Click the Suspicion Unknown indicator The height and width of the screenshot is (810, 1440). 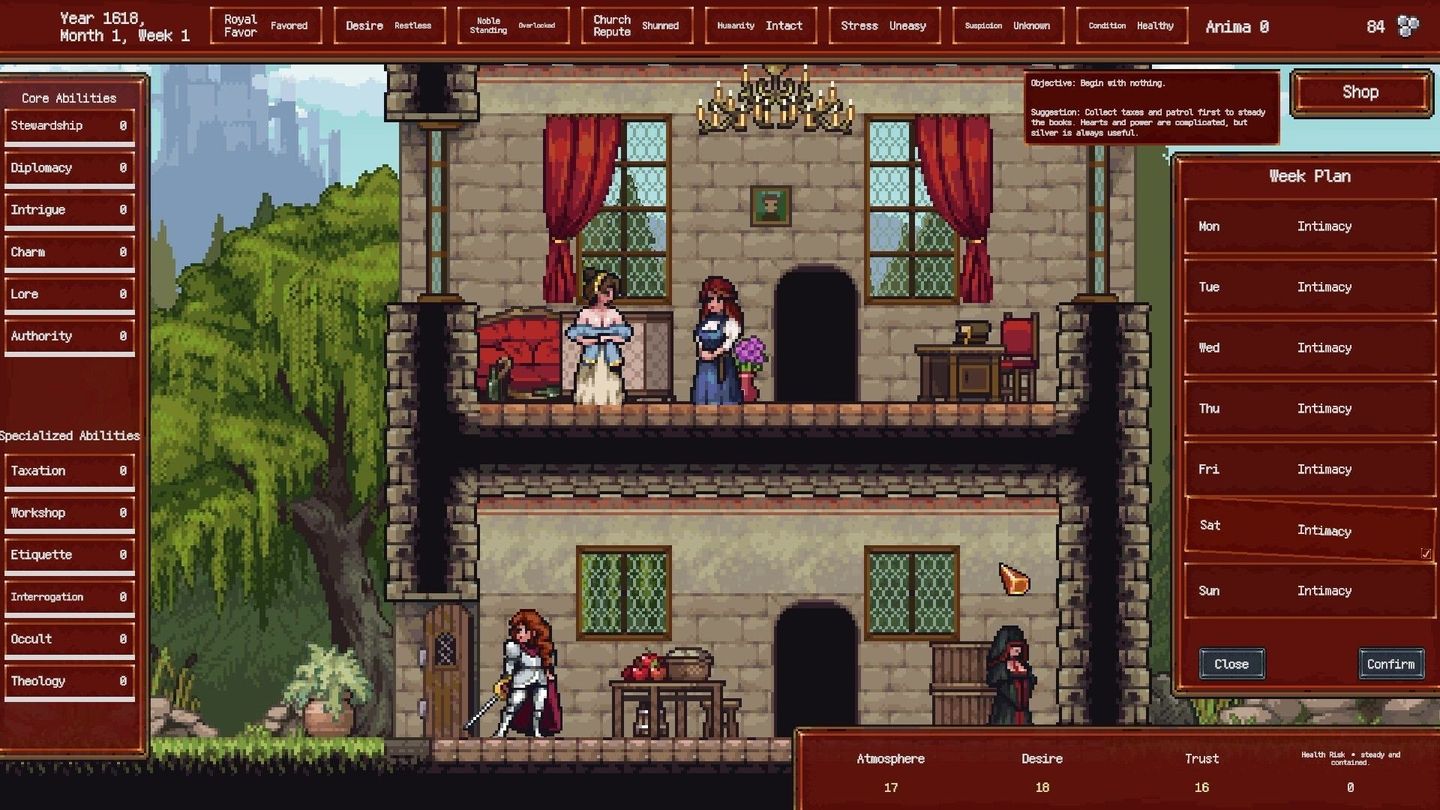coord(1007,25)
